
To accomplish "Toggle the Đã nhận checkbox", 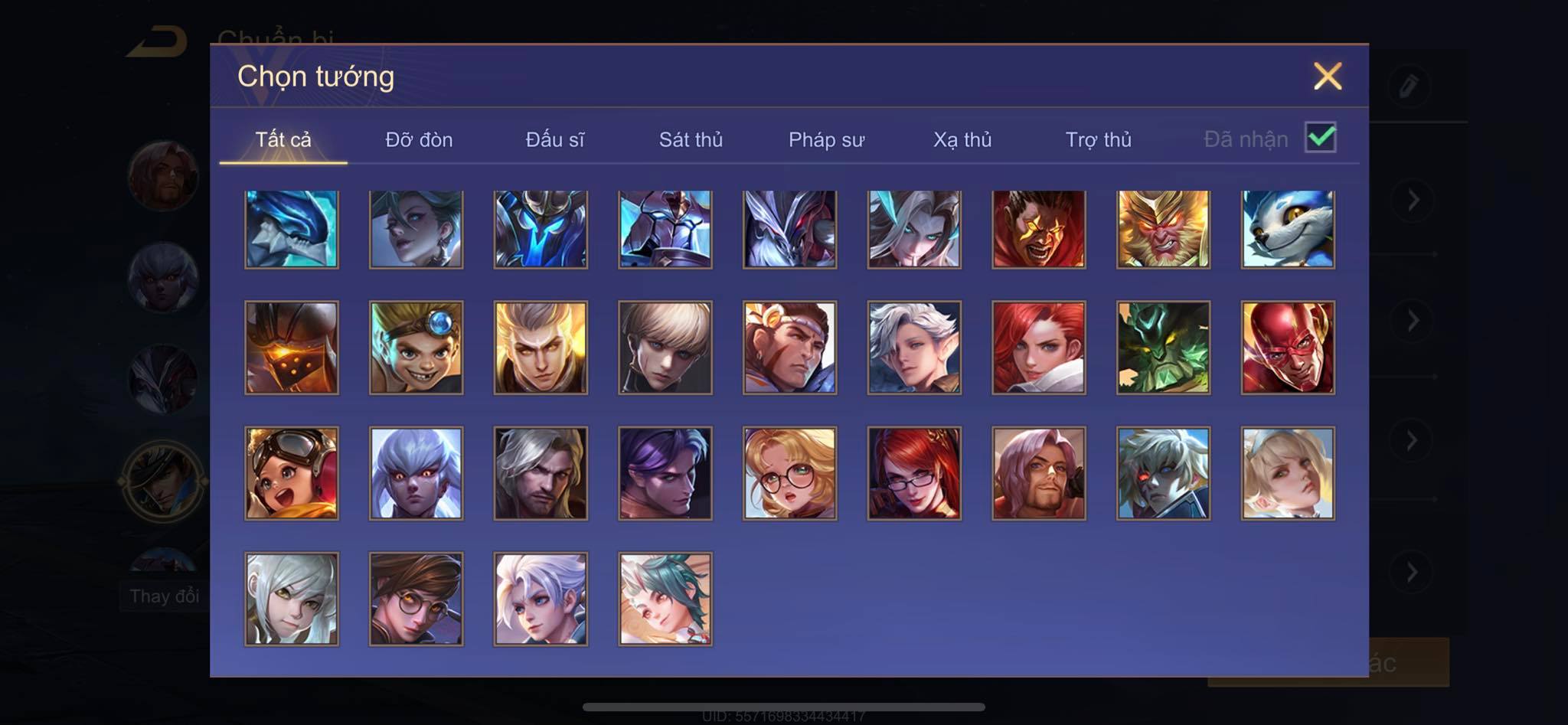I will coord(1320,138).
